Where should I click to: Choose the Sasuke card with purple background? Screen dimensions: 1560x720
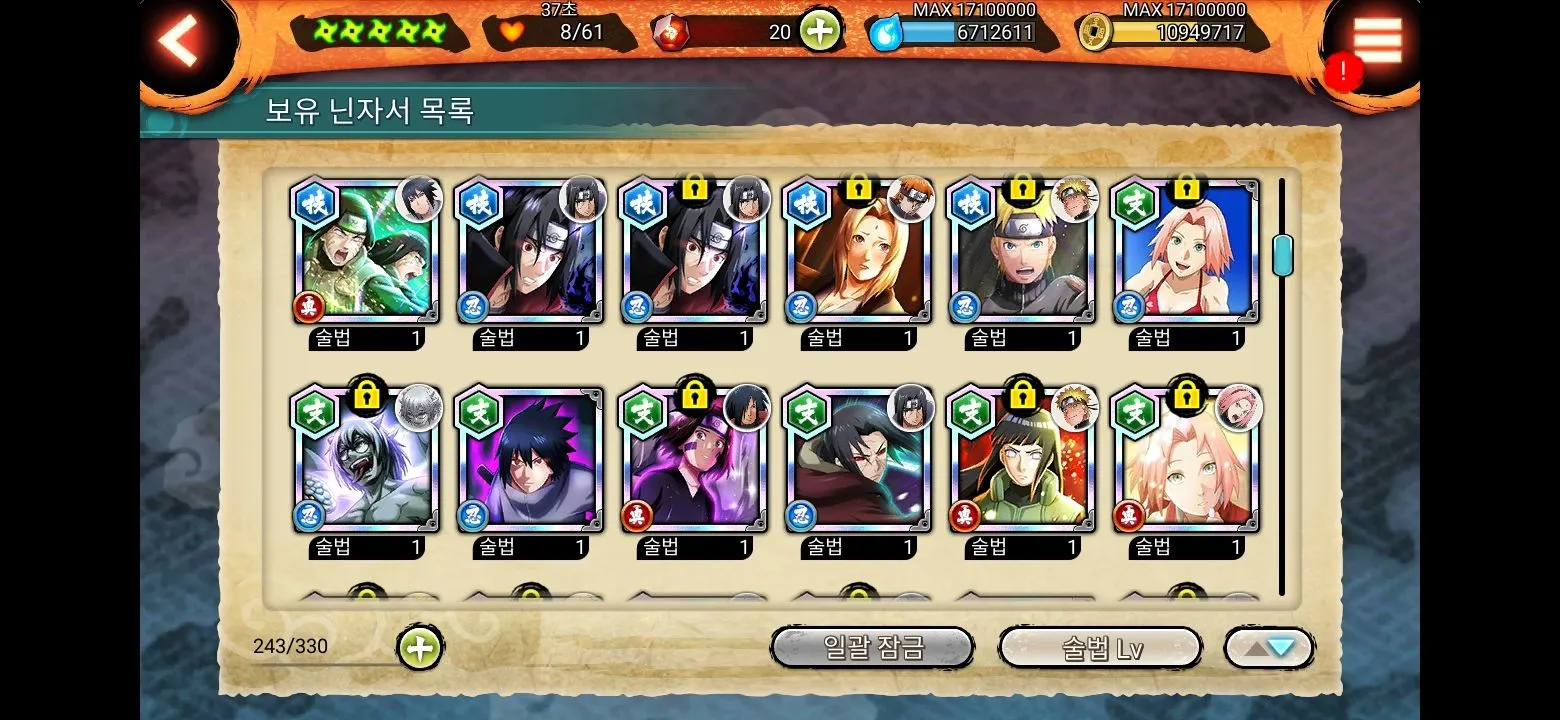tap(530, 460)
